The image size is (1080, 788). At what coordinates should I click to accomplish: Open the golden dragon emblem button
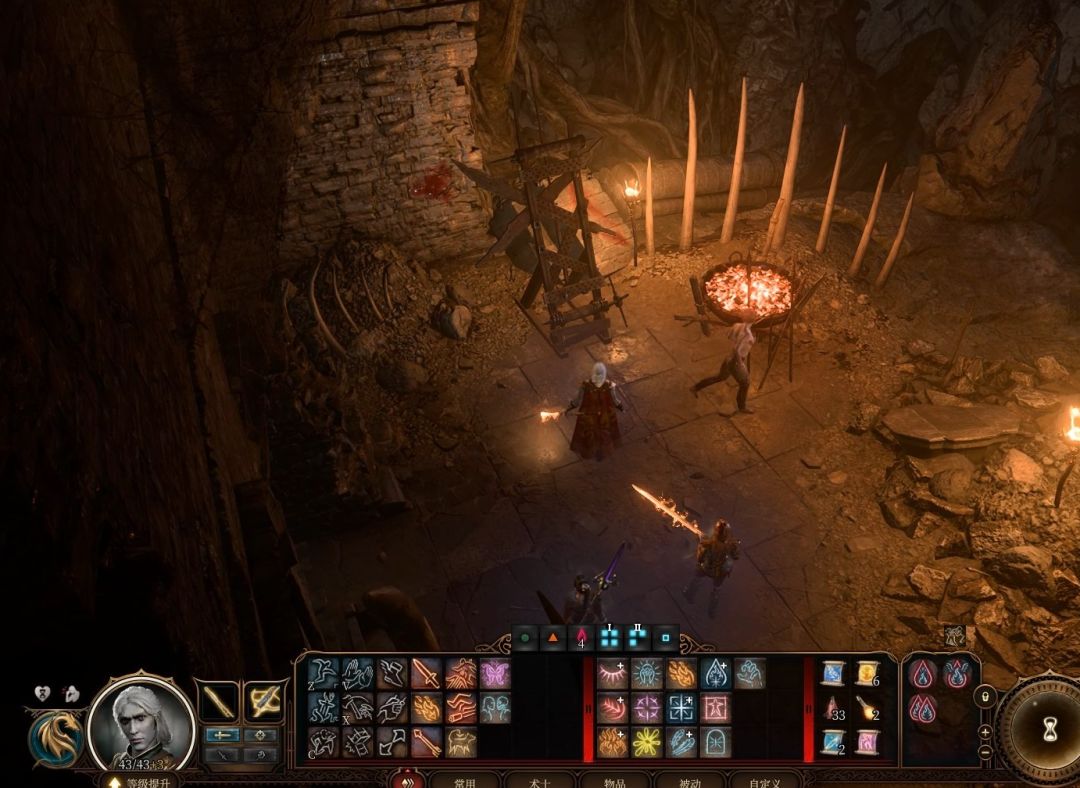point(55,737)
